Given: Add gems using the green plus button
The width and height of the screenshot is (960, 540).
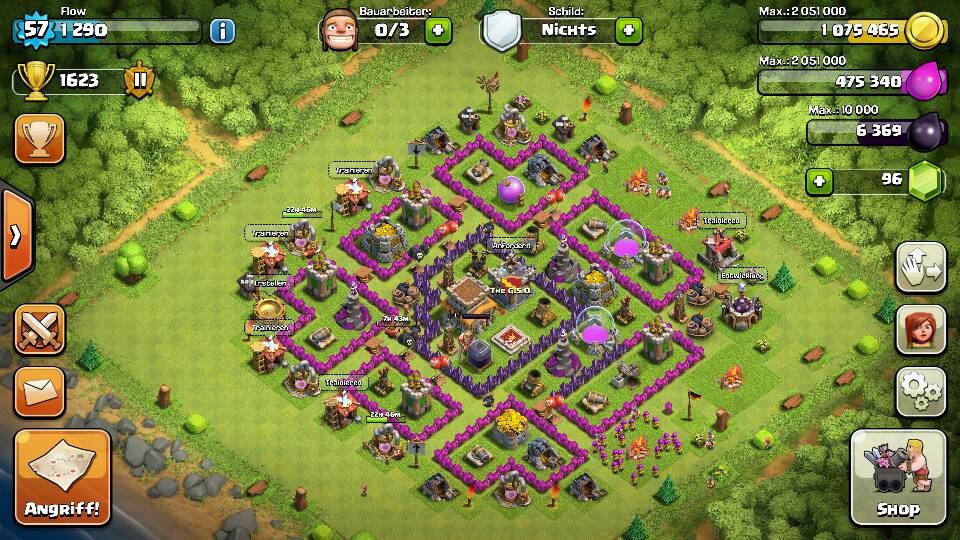Looking at the screenshot, I should [820, 181].
